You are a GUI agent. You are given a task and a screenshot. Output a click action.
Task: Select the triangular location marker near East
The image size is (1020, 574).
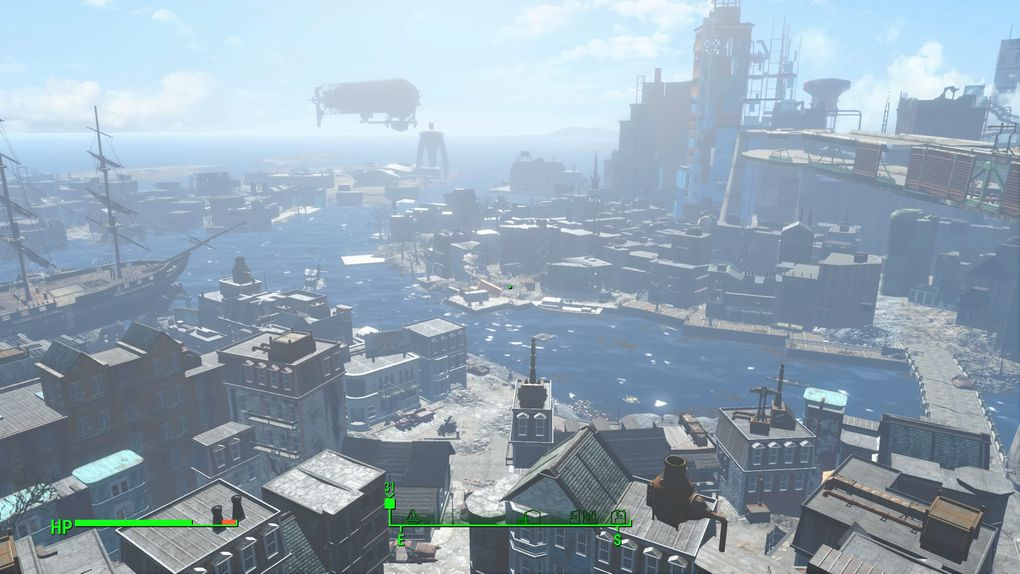coord(411,517)
